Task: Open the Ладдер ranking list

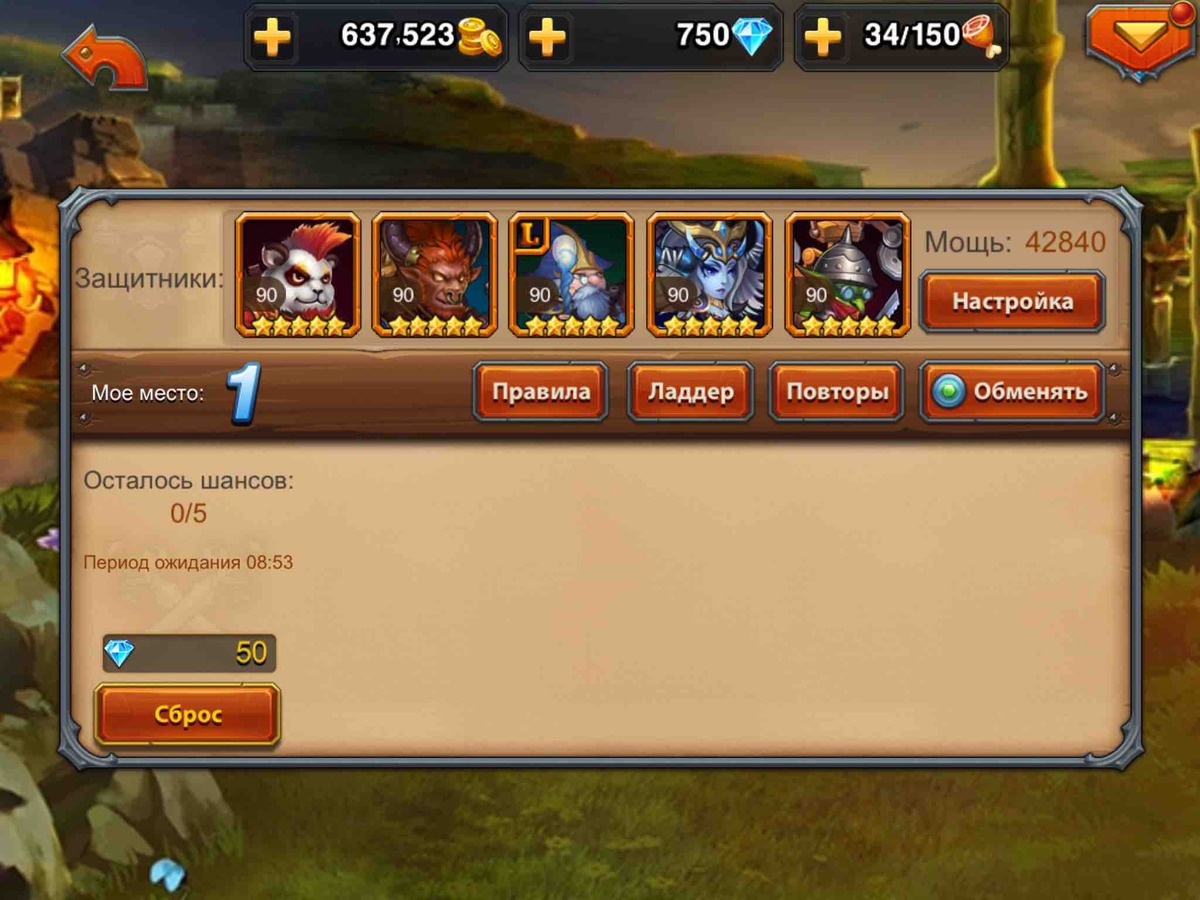Action: coord(690,391)
